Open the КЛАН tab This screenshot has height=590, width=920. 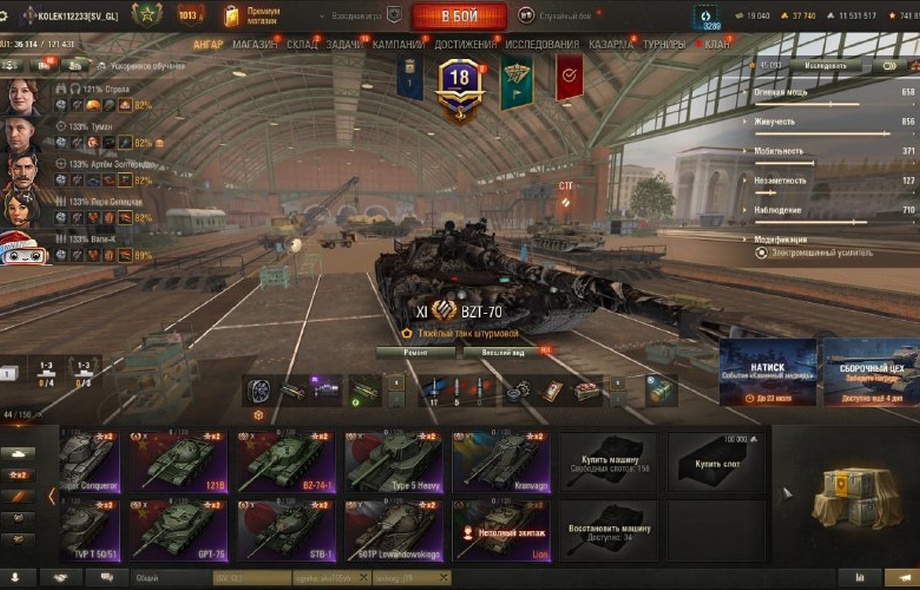(717, 45)
